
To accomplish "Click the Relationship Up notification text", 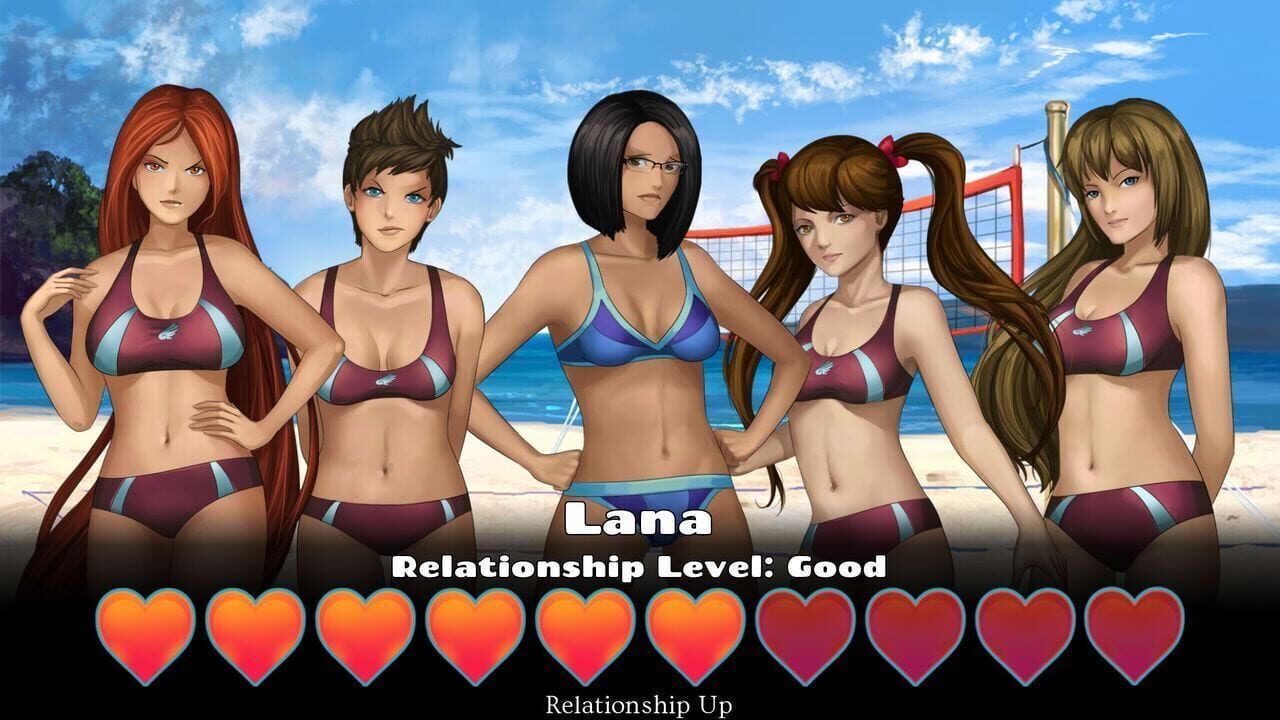I will [x=639, y=703].
